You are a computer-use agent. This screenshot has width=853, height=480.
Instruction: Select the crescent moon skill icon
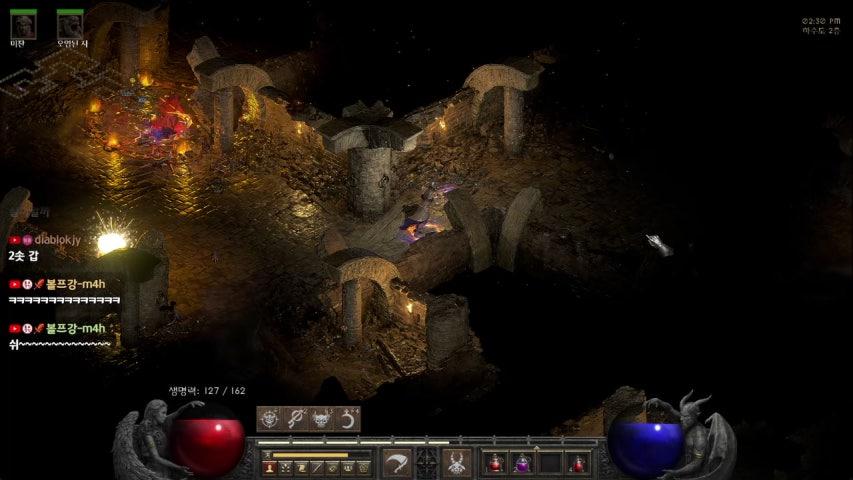(x=347, y=419)
